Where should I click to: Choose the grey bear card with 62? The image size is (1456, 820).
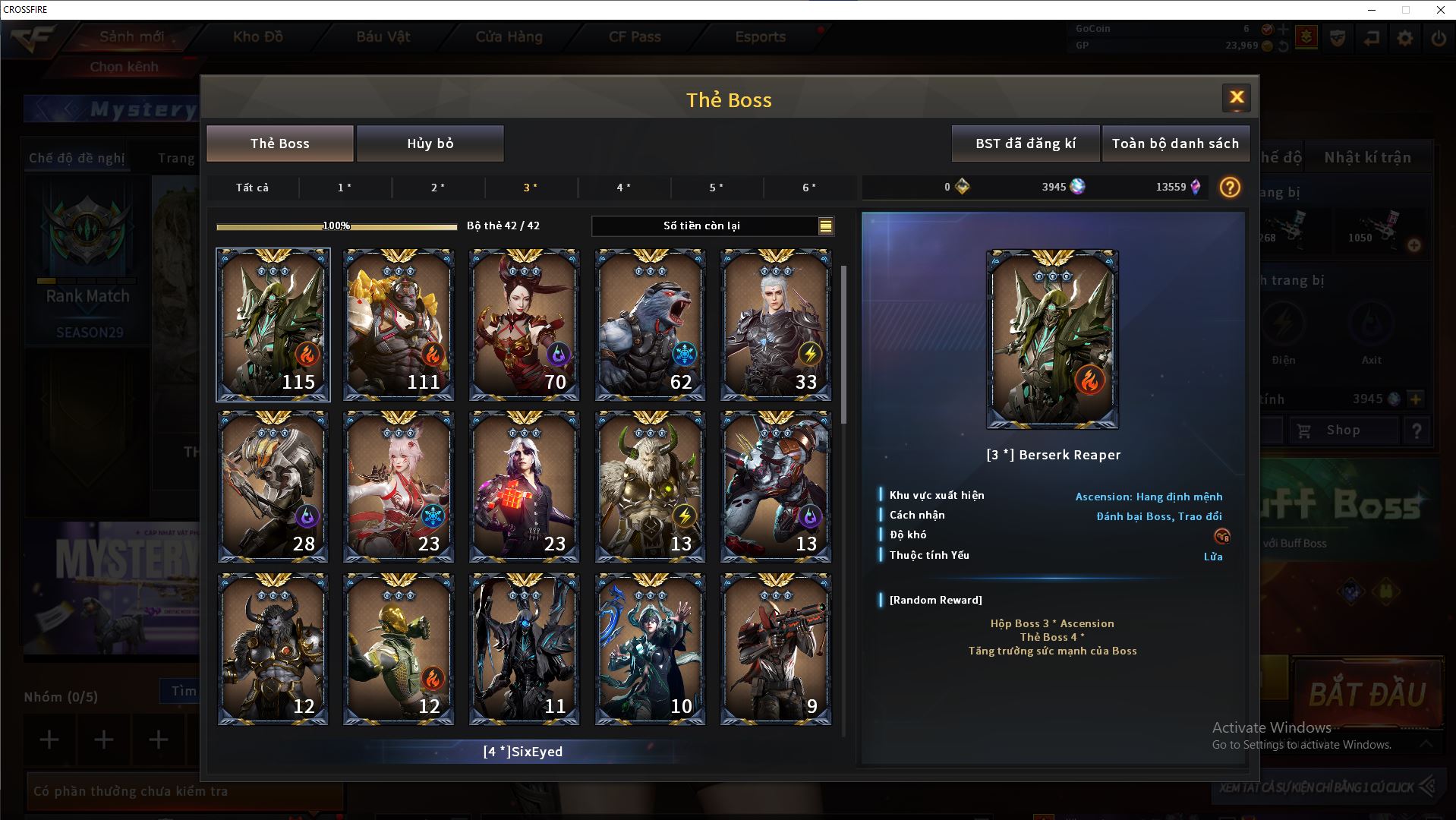point(650,324)
